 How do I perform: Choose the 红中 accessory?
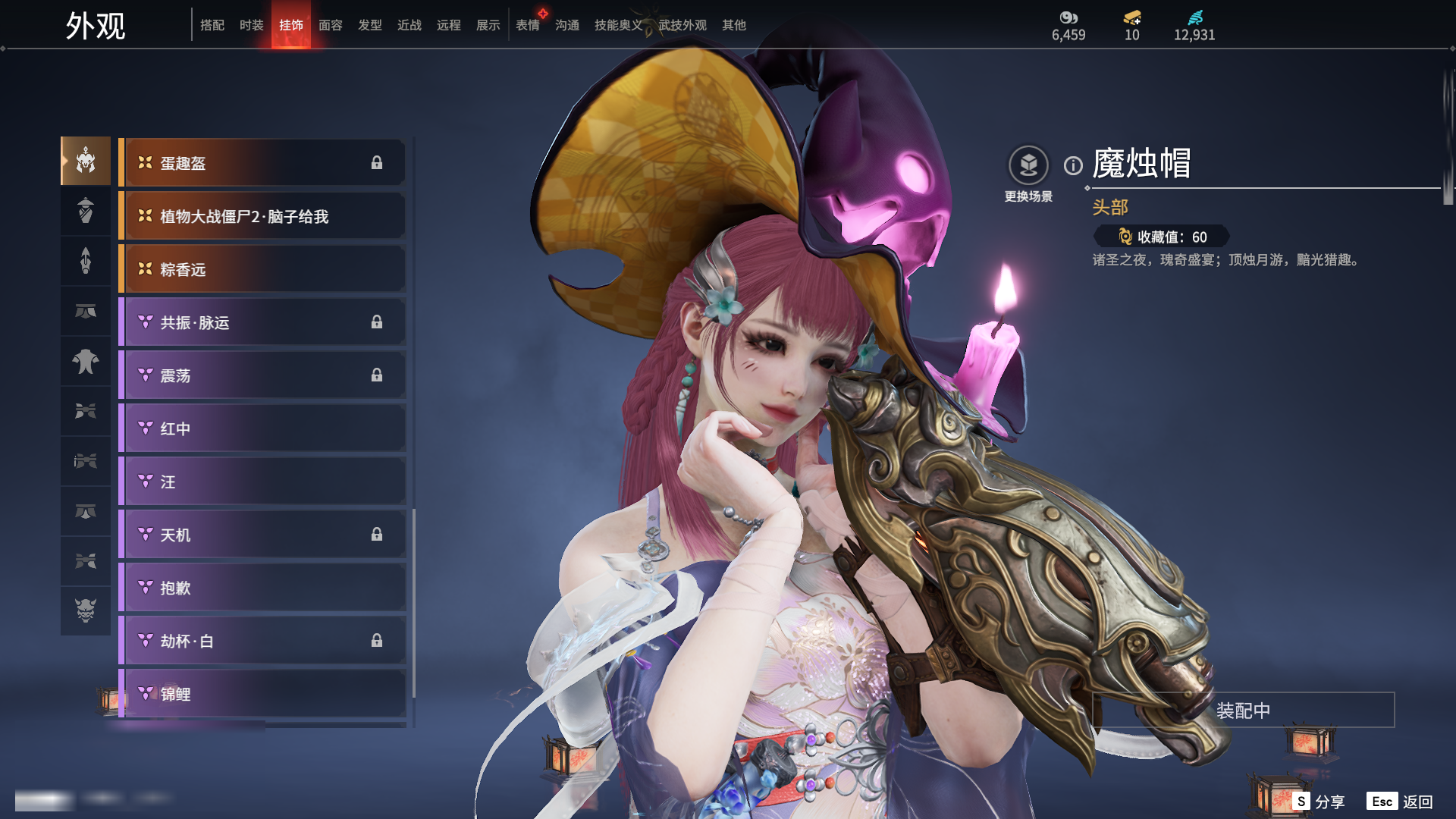[x=262, y=428]
